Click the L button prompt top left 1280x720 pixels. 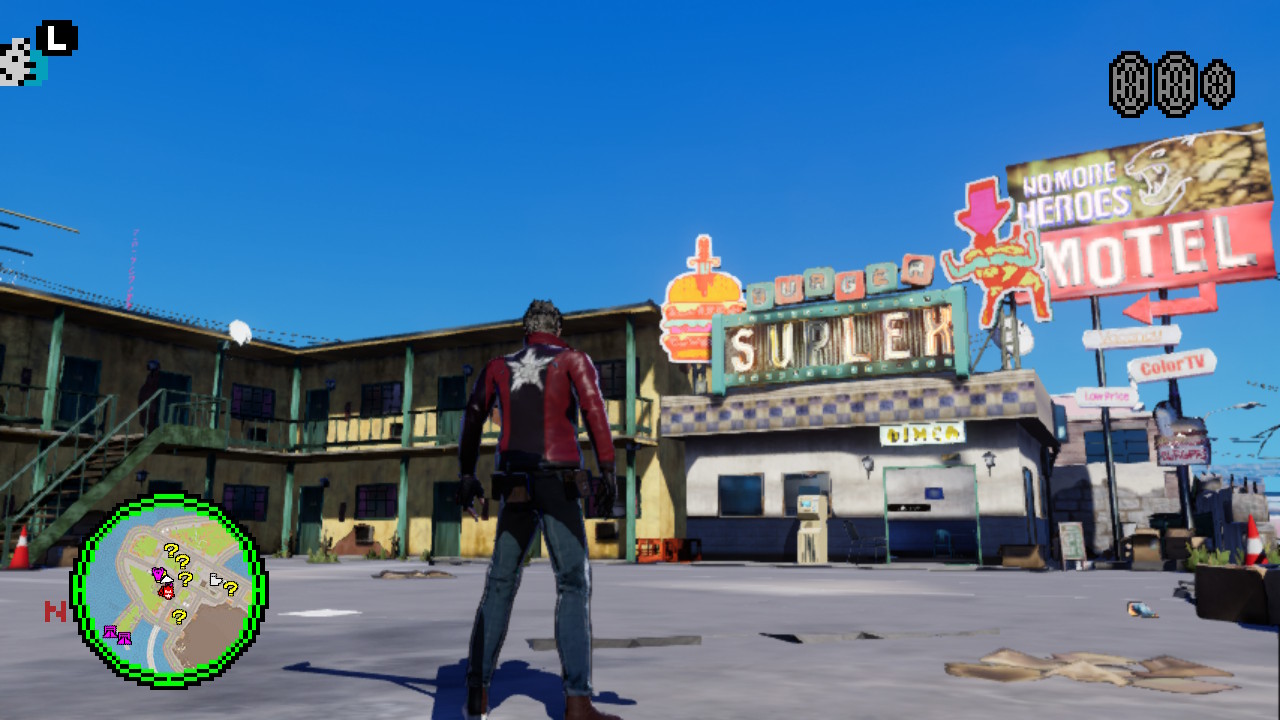tap(55, 38)
